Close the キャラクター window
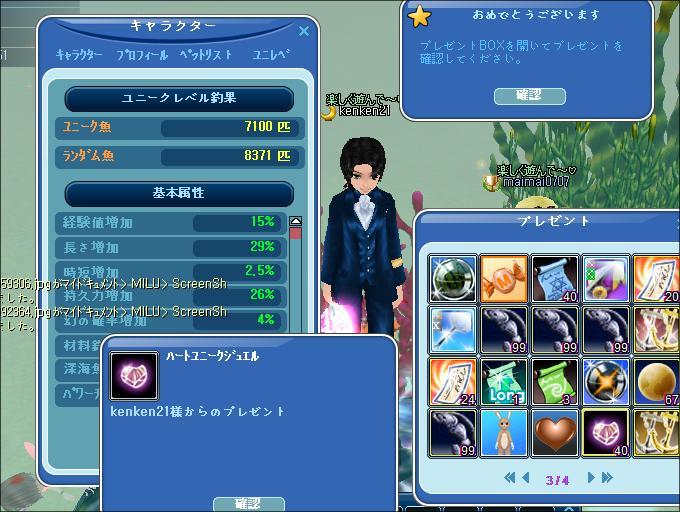This screenshot has width=680, height=512. (304, 31)
